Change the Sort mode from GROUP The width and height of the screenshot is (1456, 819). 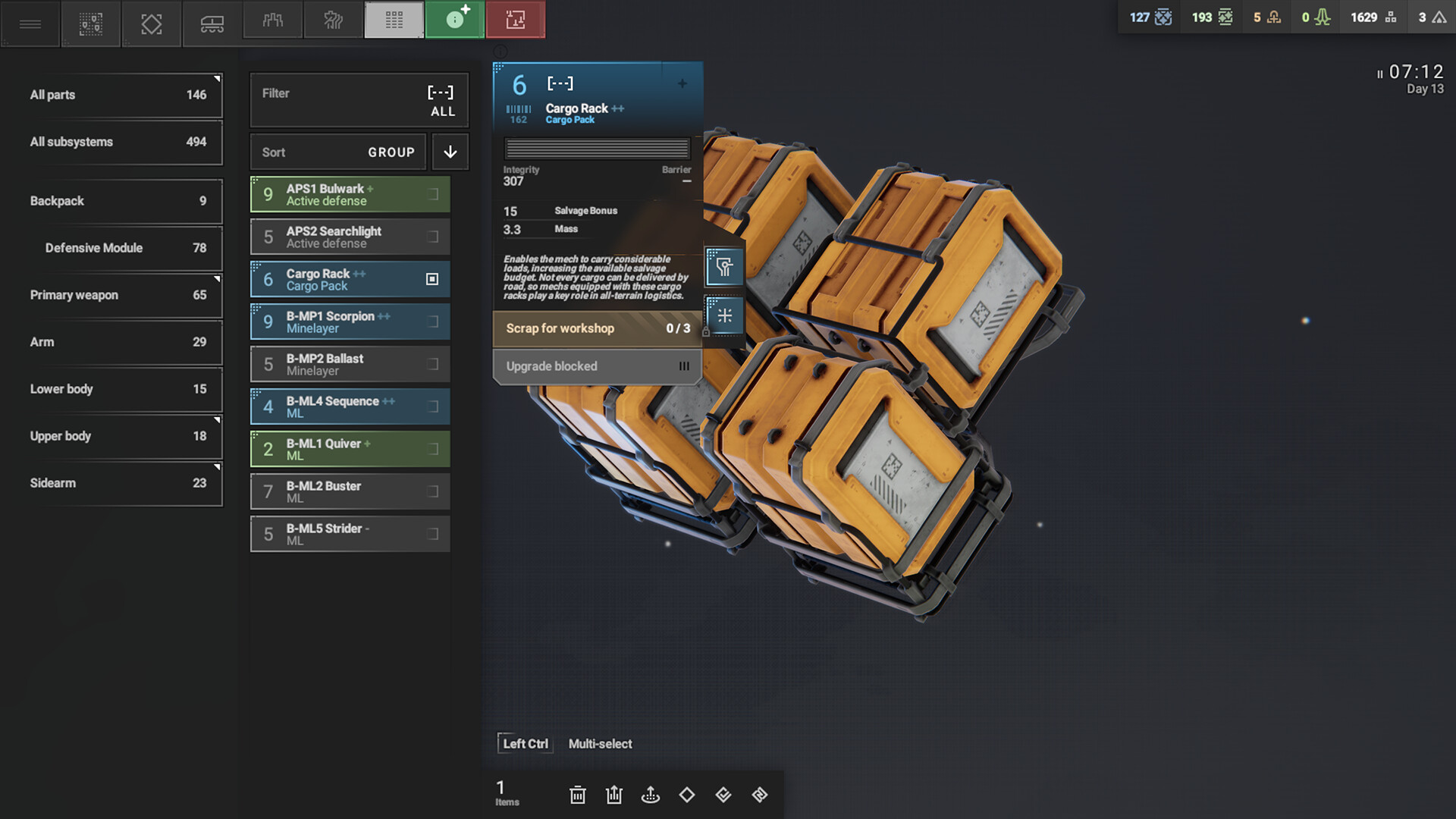pyautogui.click(x=338, y=152)
